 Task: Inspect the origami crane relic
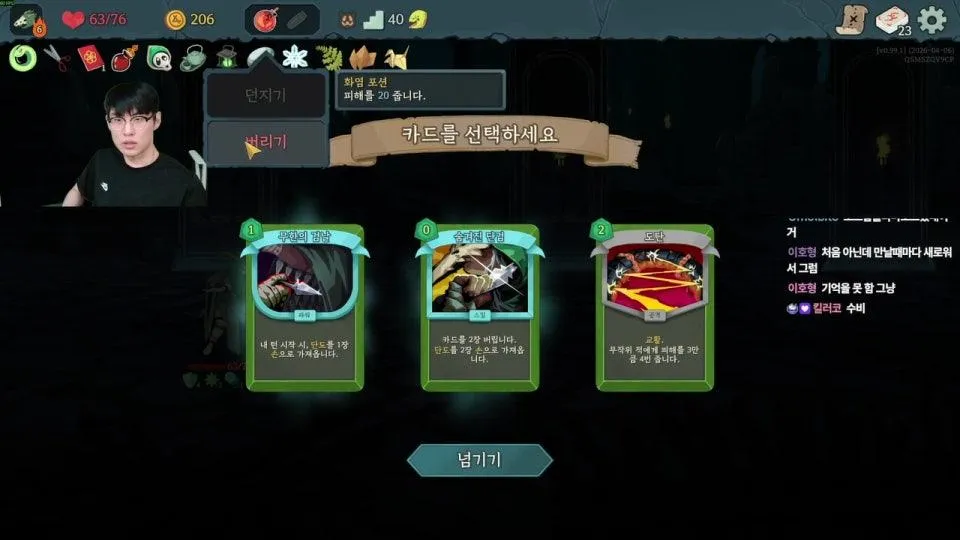(x=396, y=58)
